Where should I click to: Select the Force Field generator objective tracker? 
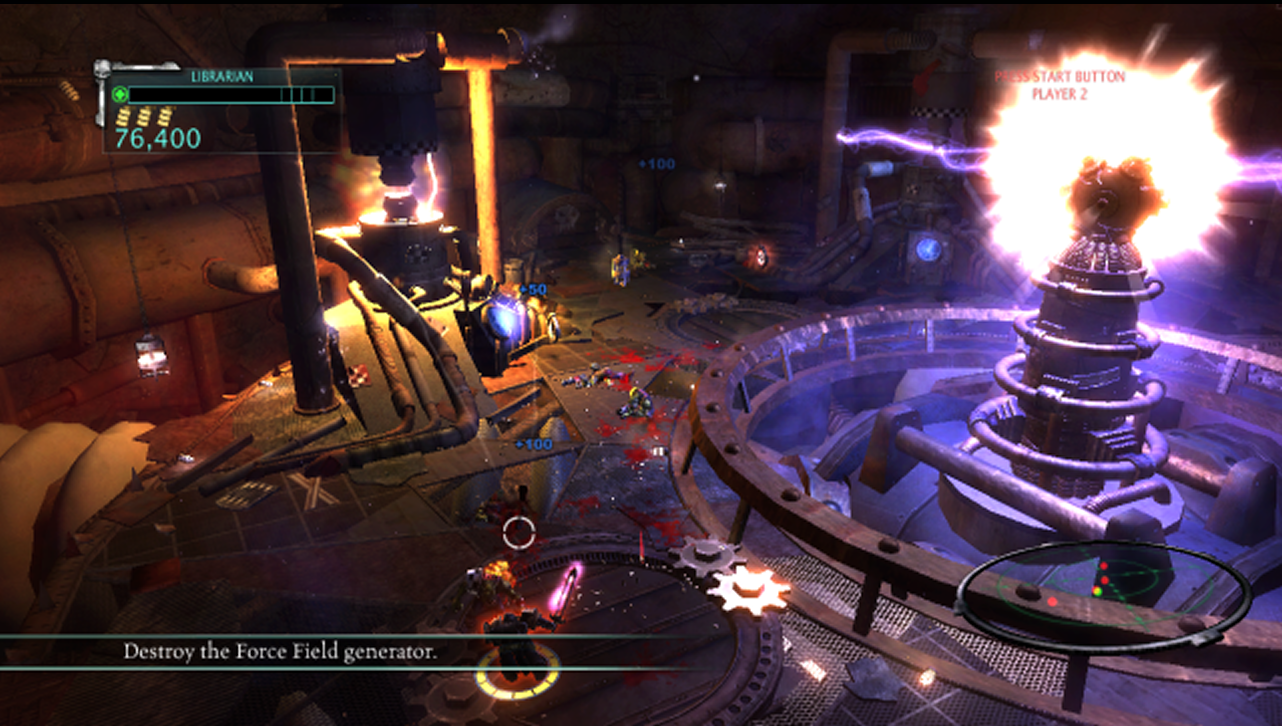[280, 651]
